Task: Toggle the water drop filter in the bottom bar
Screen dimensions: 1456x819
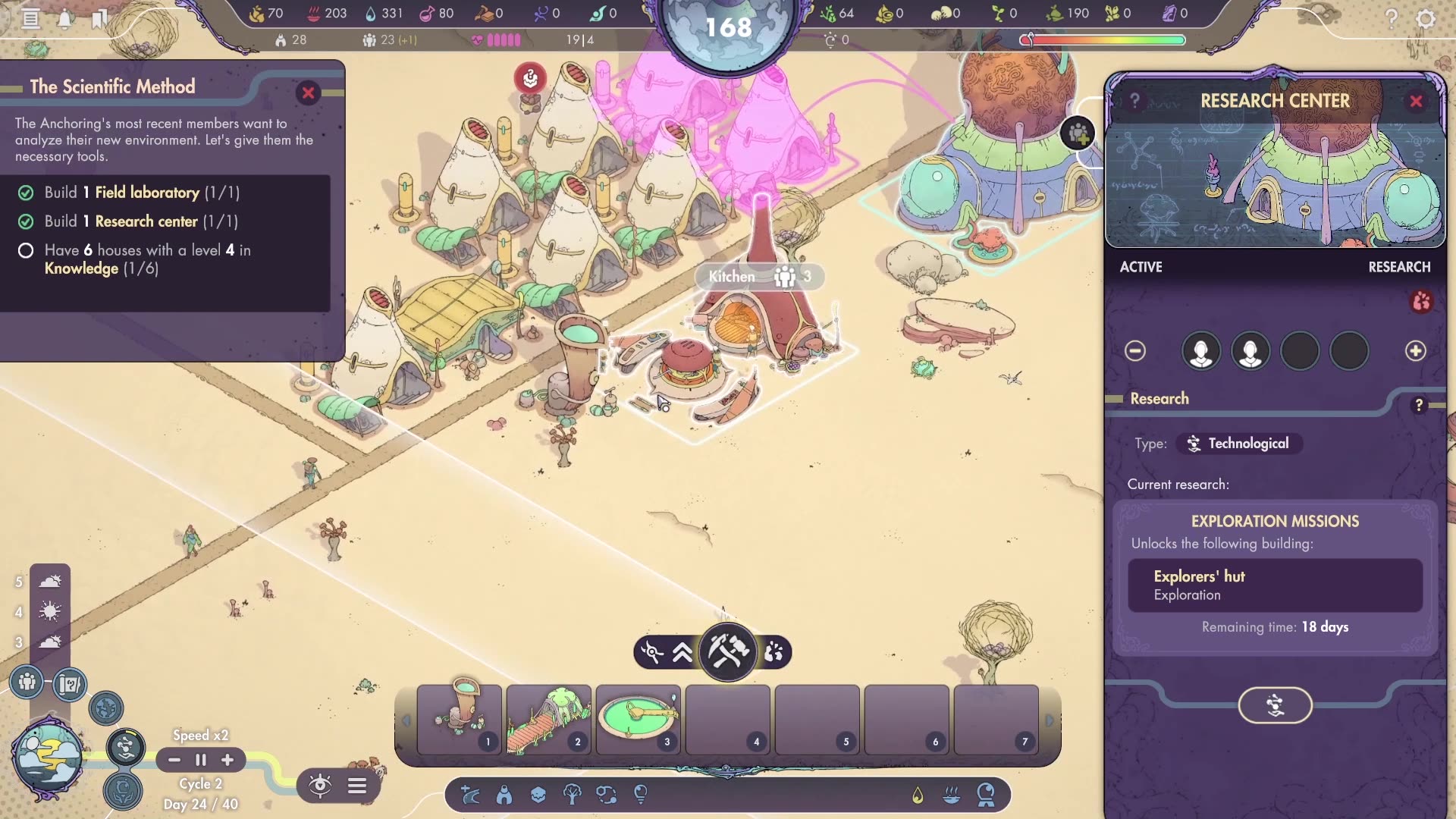Action: coord(918,795)
